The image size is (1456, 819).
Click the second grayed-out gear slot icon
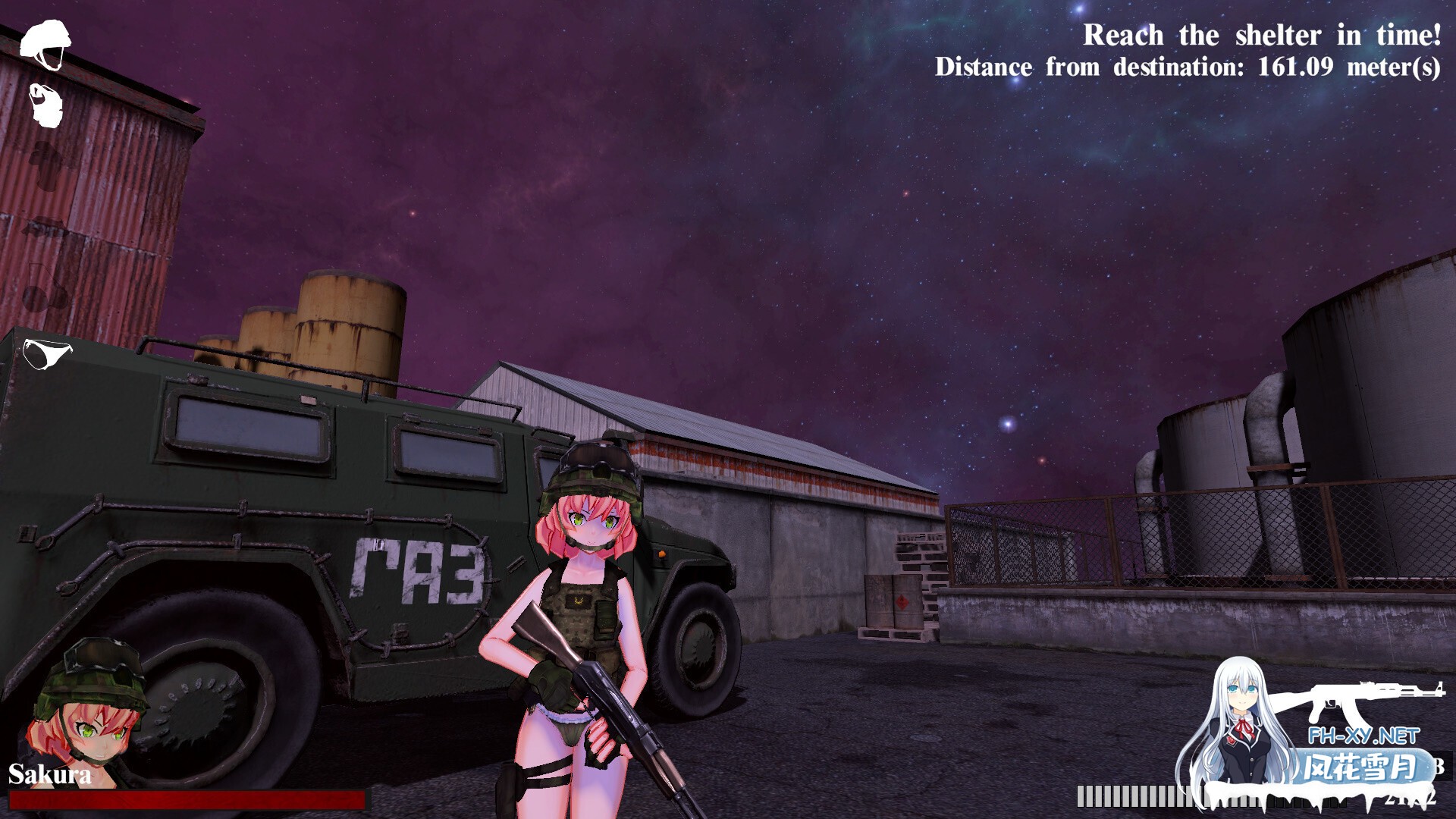click(44, 227)
